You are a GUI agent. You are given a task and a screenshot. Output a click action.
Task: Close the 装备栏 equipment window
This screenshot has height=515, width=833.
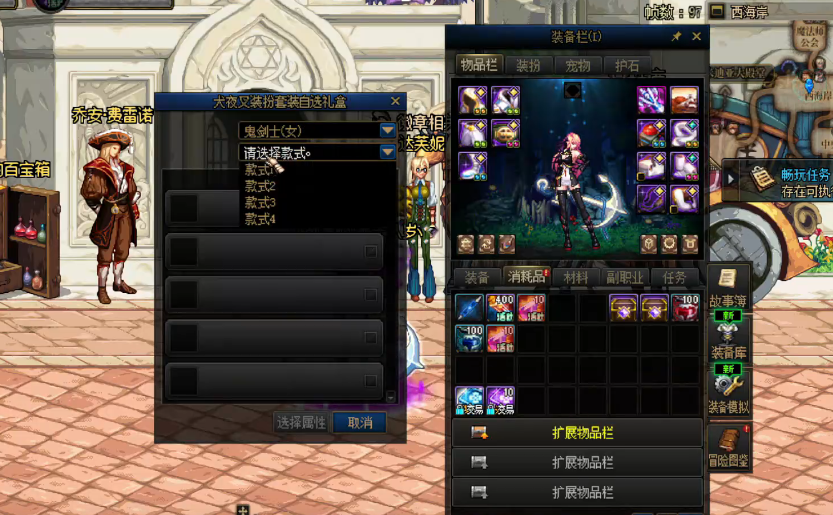[697, 37]
